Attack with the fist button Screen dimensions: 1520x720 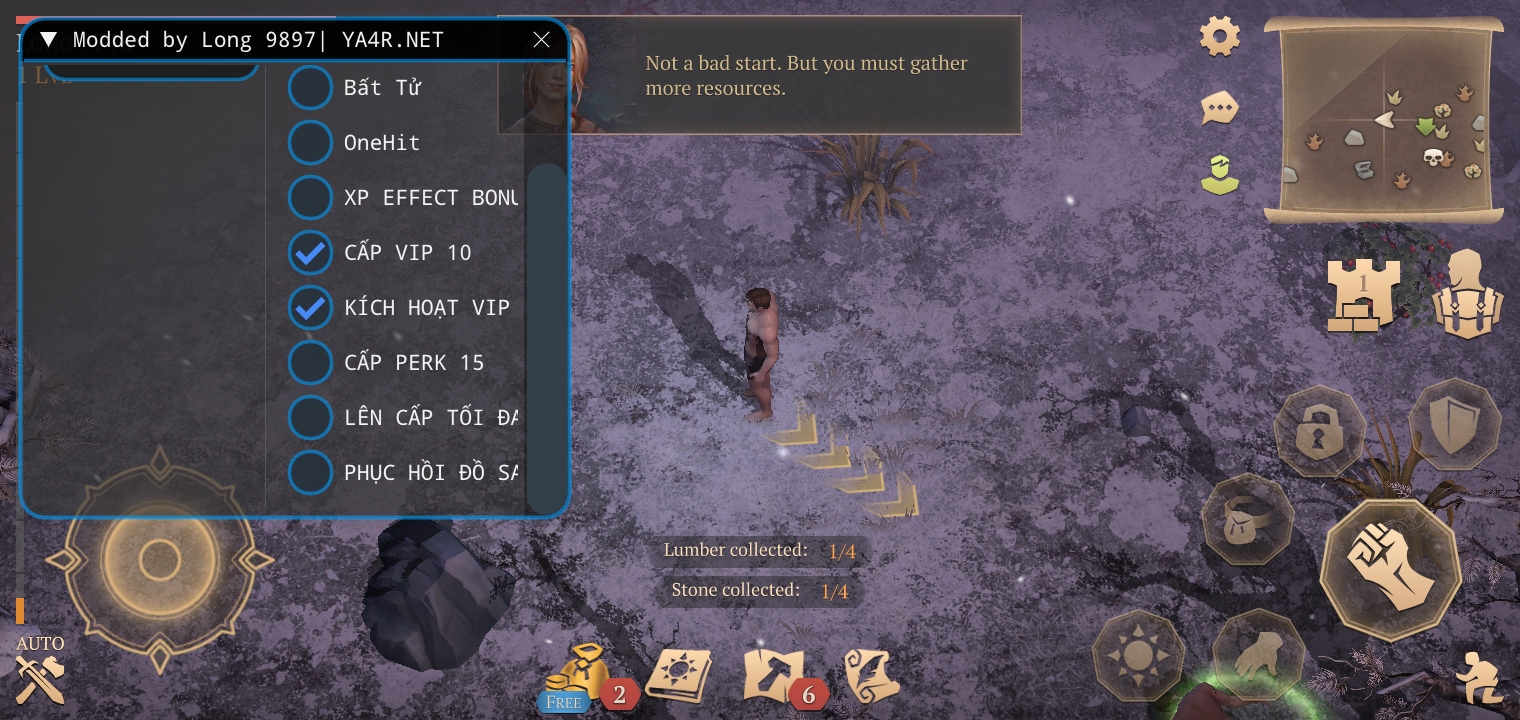(1390, 570)
